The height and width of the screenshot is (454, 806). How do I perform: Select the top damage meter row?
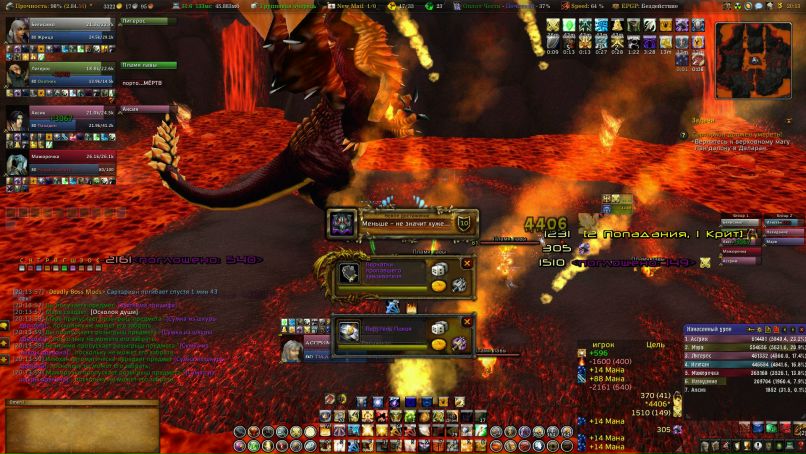coord(738,339)
